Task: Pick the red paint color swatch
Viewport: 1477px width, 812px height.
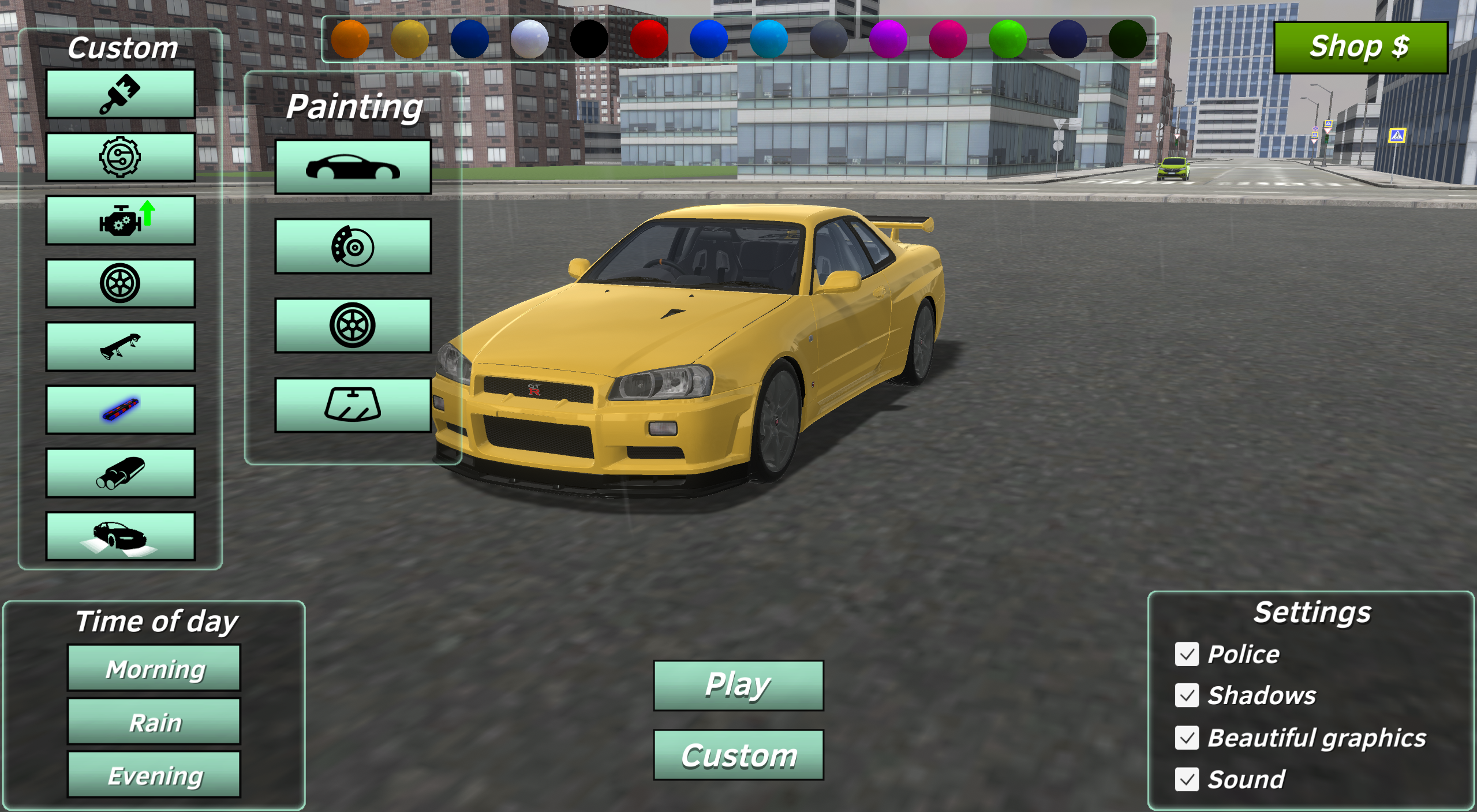Action: pyautogui.click(x=650, y=40)
